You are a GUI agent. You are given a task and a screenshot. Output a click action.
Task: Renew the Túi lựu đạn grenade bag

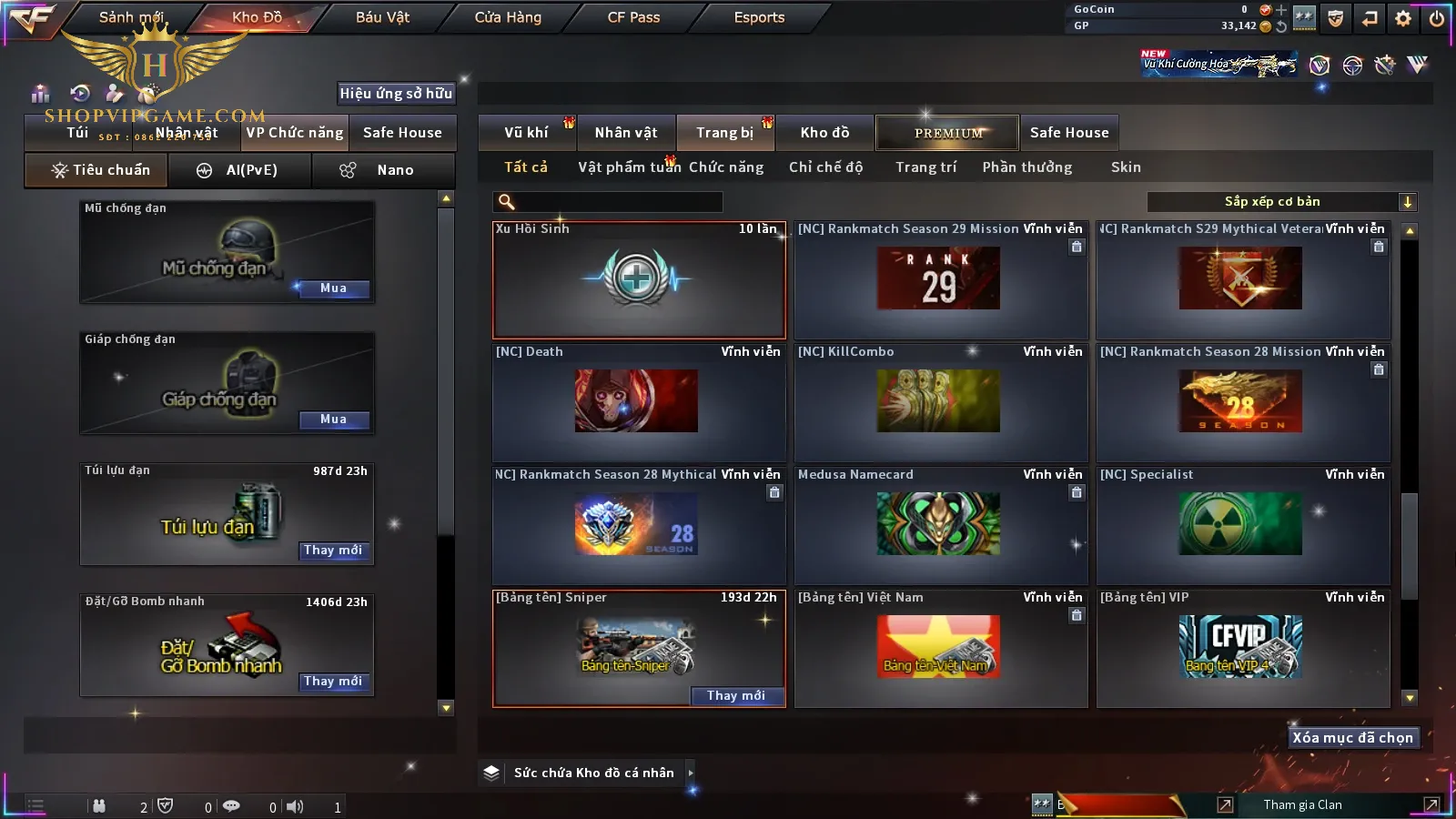tap(333, 551)
